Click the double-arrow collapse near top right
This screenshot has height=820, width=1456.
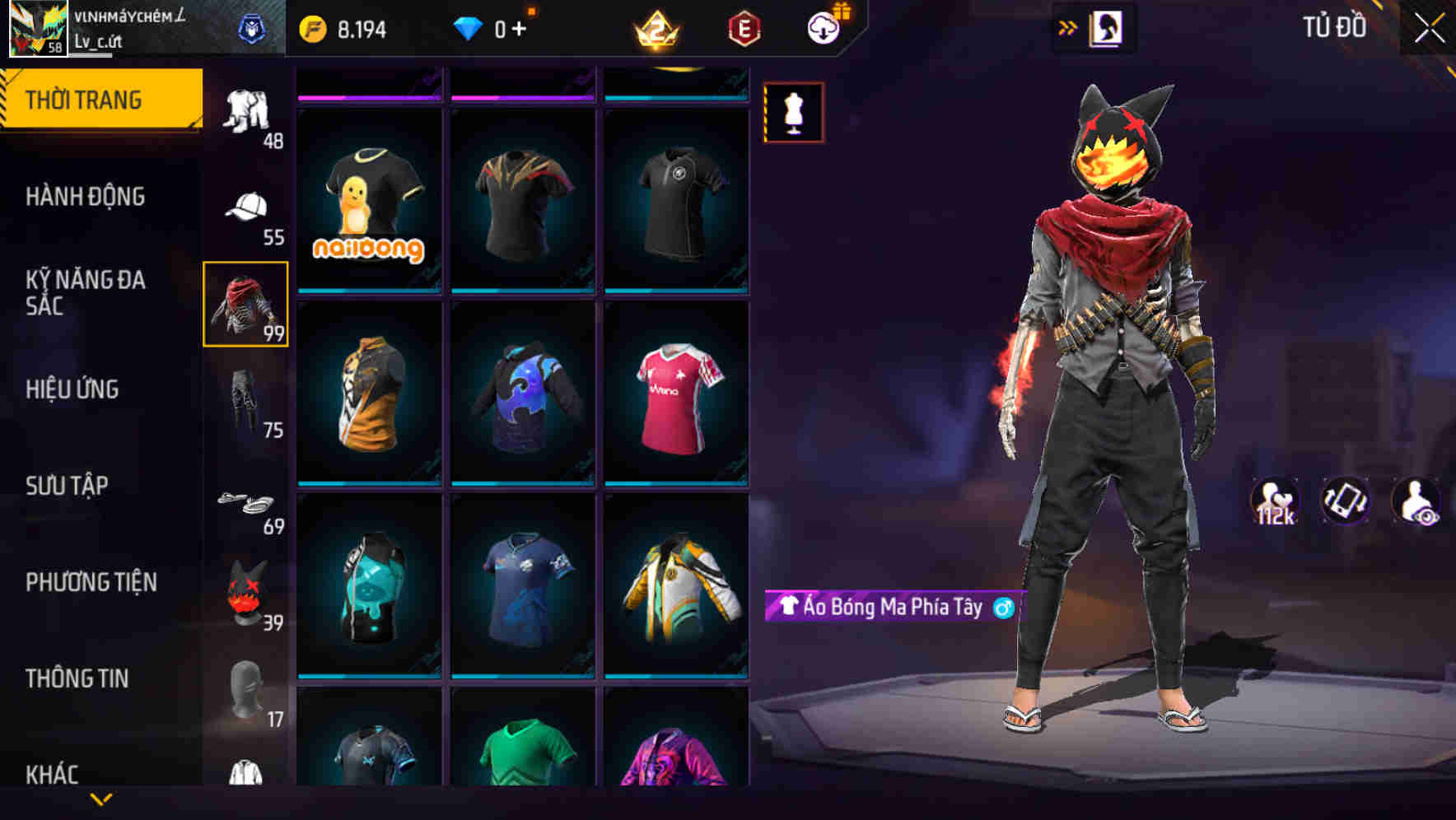tap(1068, 27)
